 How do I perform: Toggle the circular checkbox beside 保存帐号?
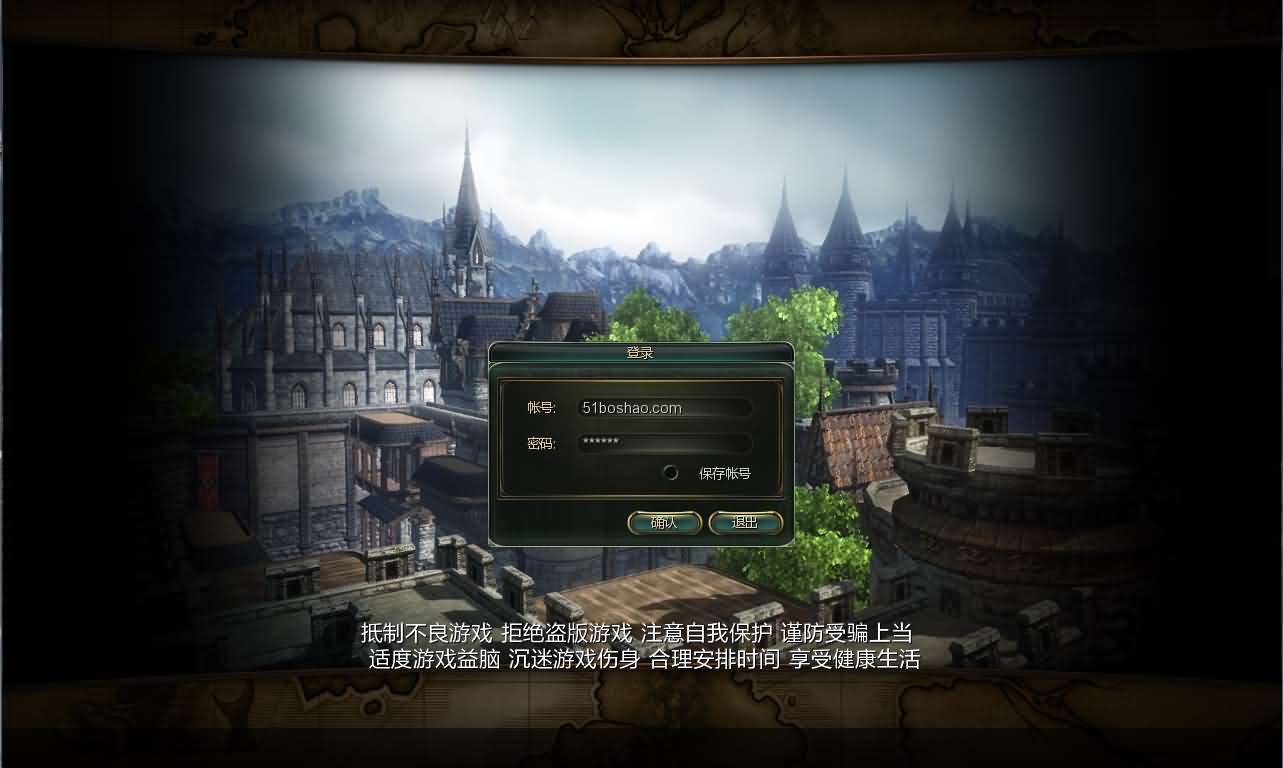point(670,472)
